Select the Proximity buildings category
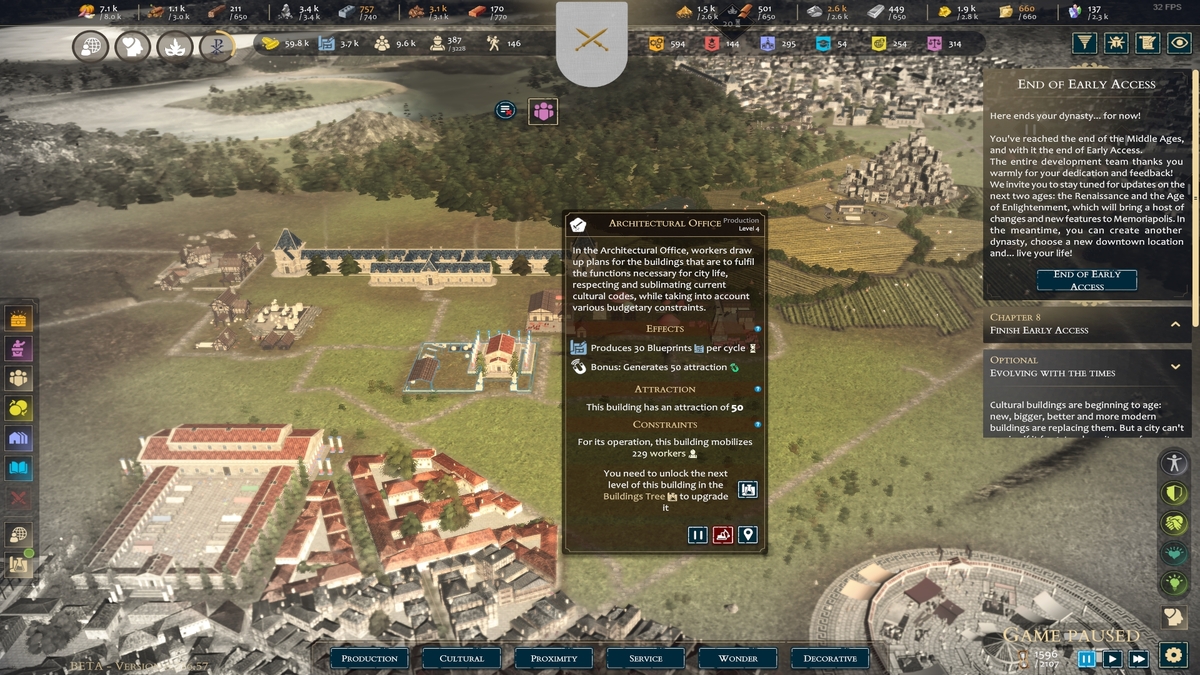Screen dimensions: 1200x675 click(x=554, y=658)
